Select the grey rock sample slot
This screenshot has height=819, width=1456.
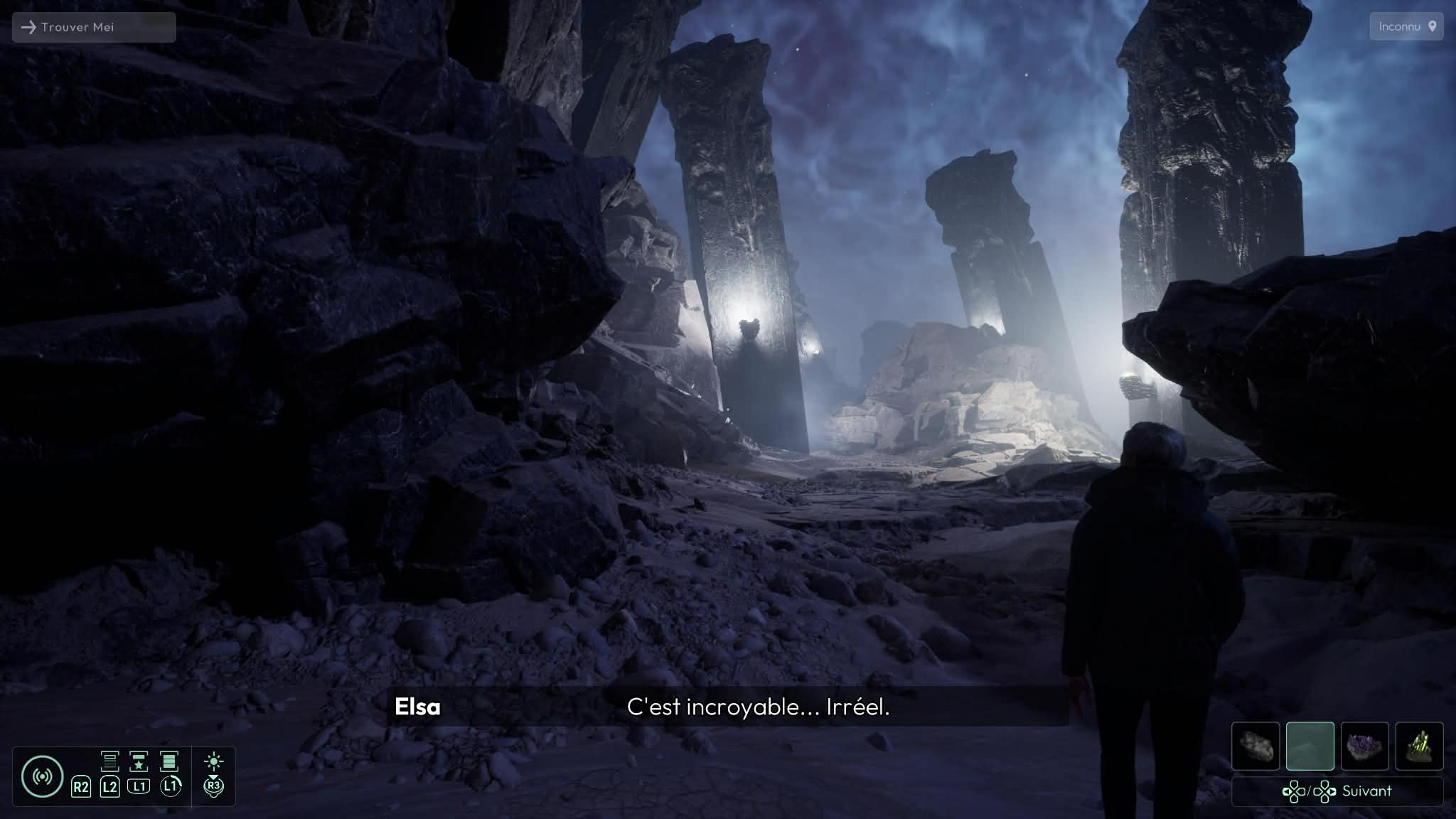click(x=1255, y=746)
